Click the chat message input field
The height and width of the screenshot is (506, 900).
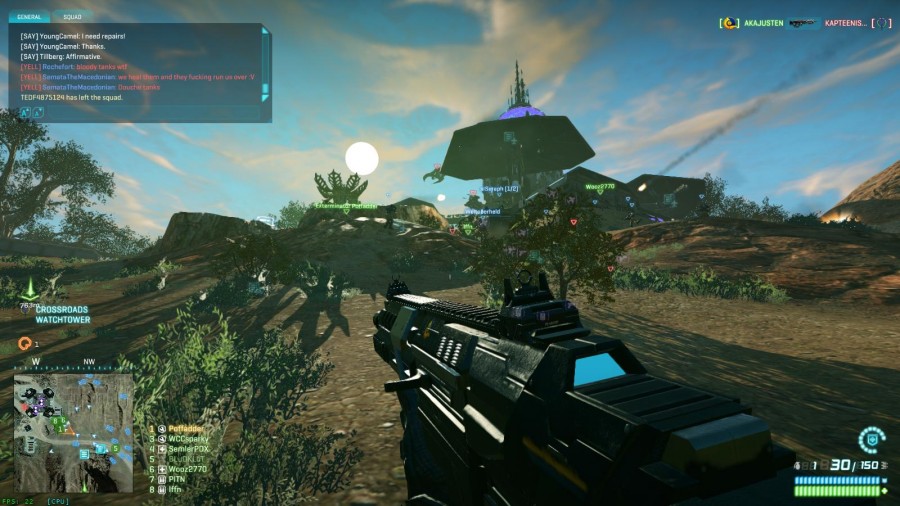point(150,112)
